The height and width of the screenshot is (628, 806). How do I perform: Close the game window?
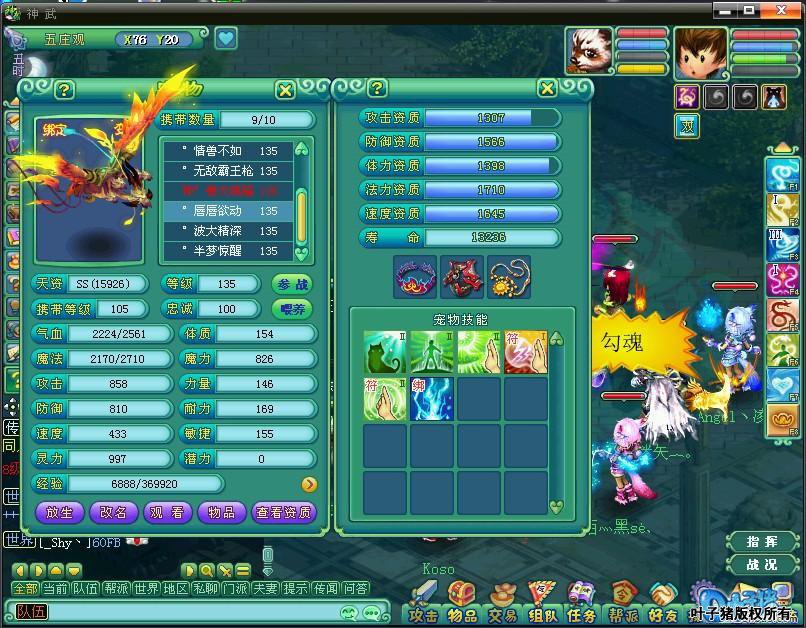tap(790, 10)
